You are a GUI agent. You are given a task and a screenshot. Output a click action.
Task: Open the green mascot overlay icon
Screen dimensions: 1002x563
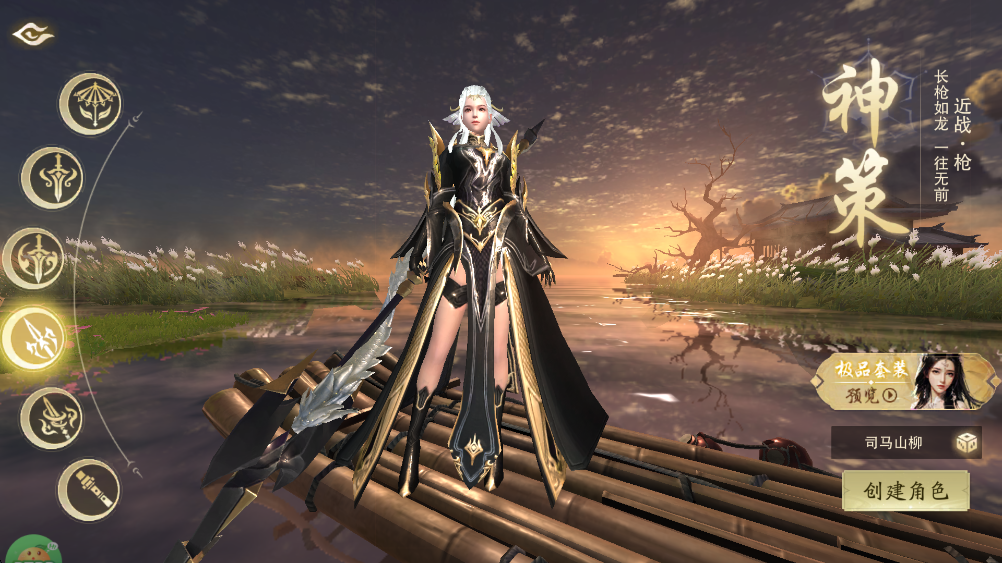28,551
